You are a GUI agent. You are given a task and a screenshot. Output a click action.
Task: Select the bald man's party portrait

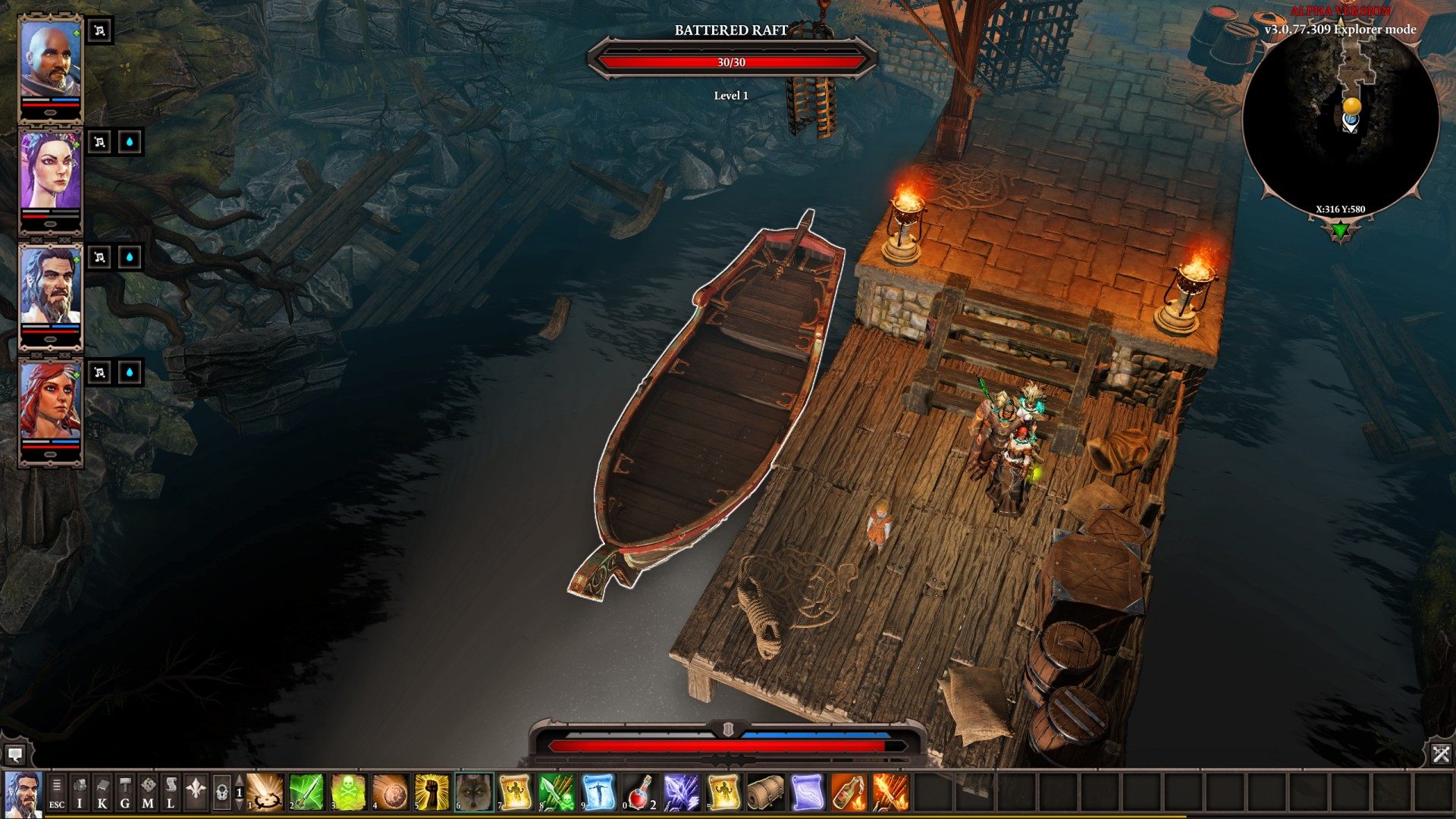click(x=50, y=59)
